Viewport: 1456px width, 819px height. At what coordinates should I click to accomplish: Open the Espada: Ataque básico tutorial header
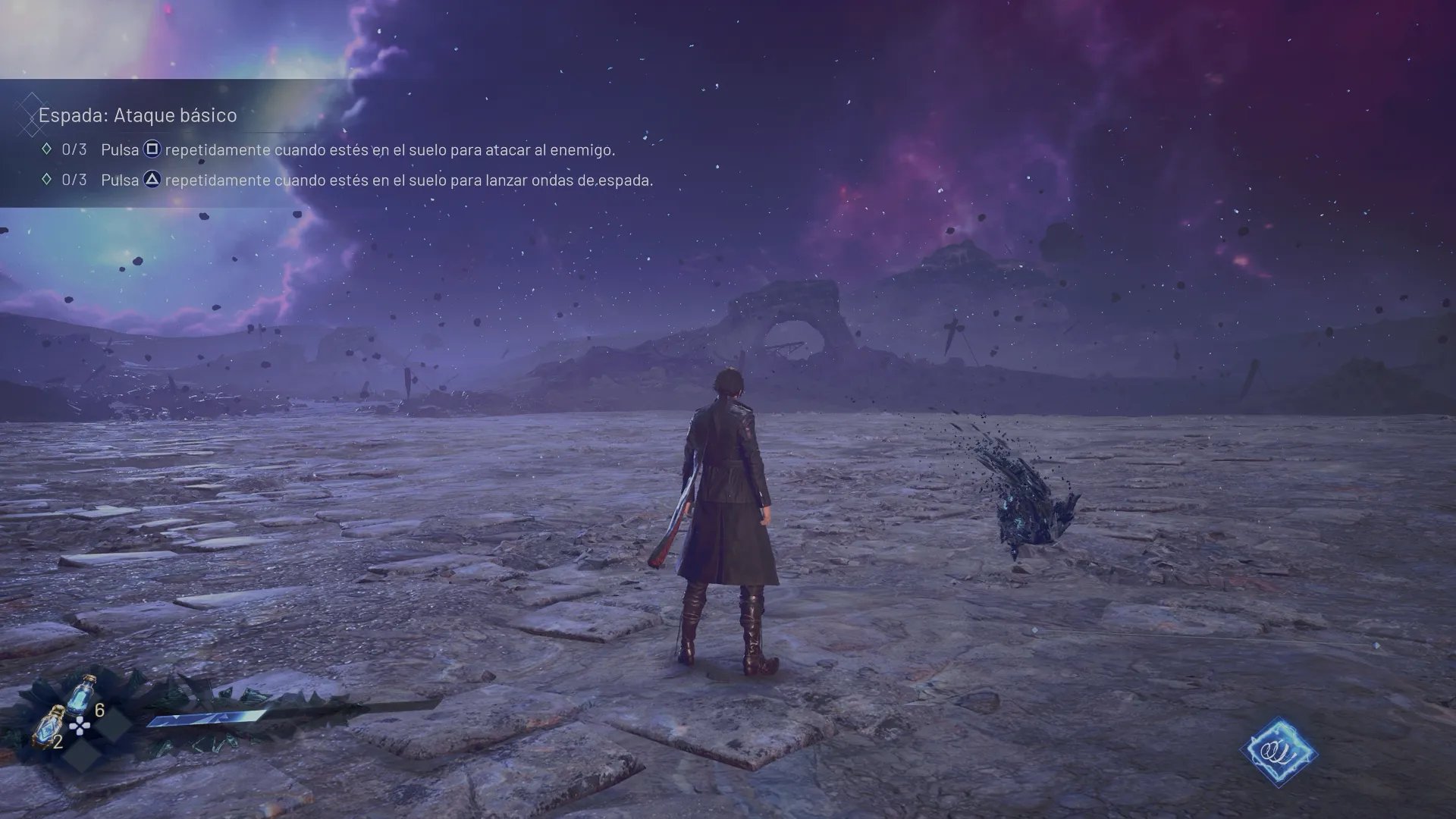pyautogui.click(x=138, y=115)
